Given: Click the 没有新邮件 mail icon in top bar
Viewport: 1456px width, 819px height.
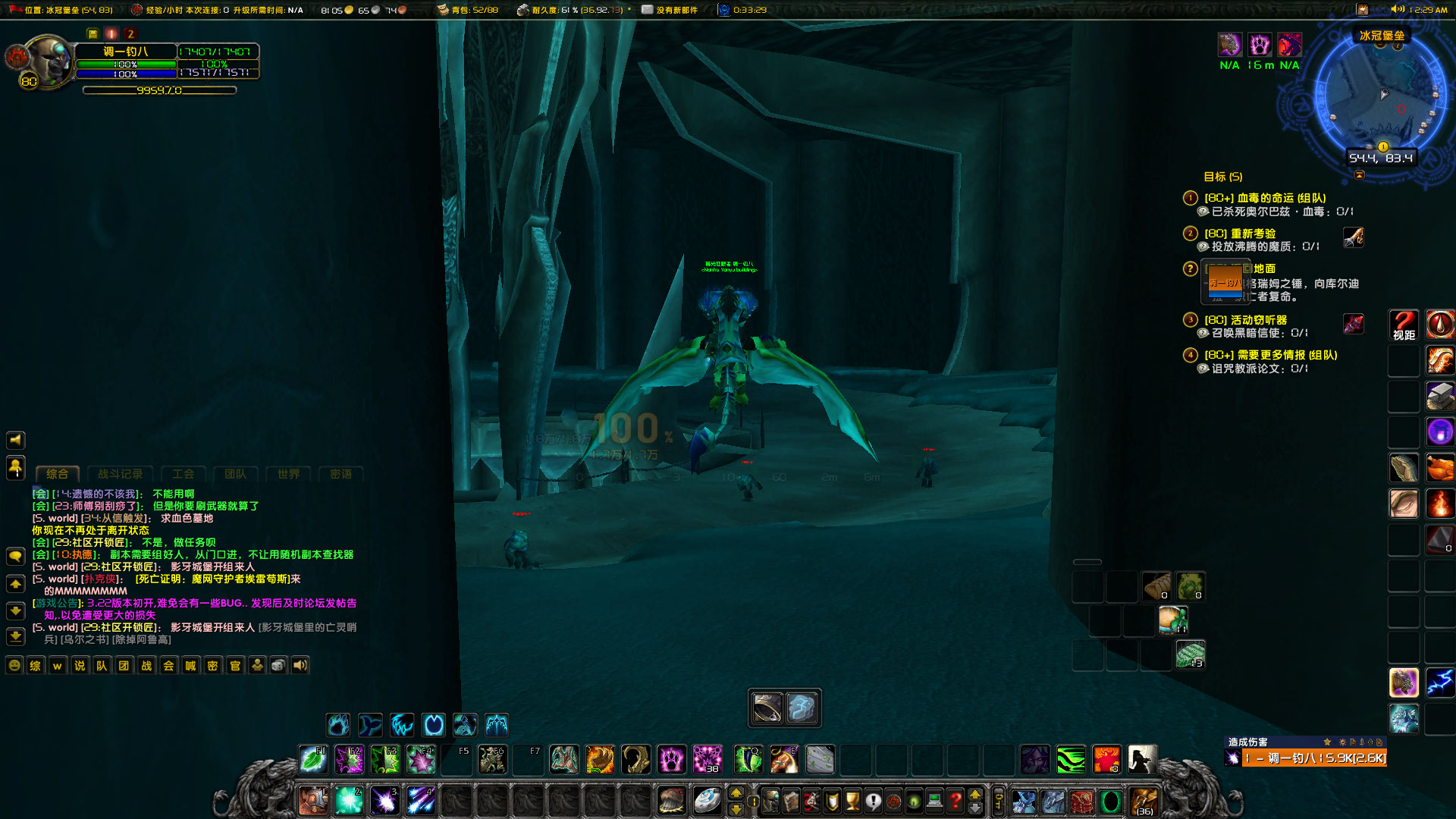Looking at the screenshot, I should [x=647, y=10].
